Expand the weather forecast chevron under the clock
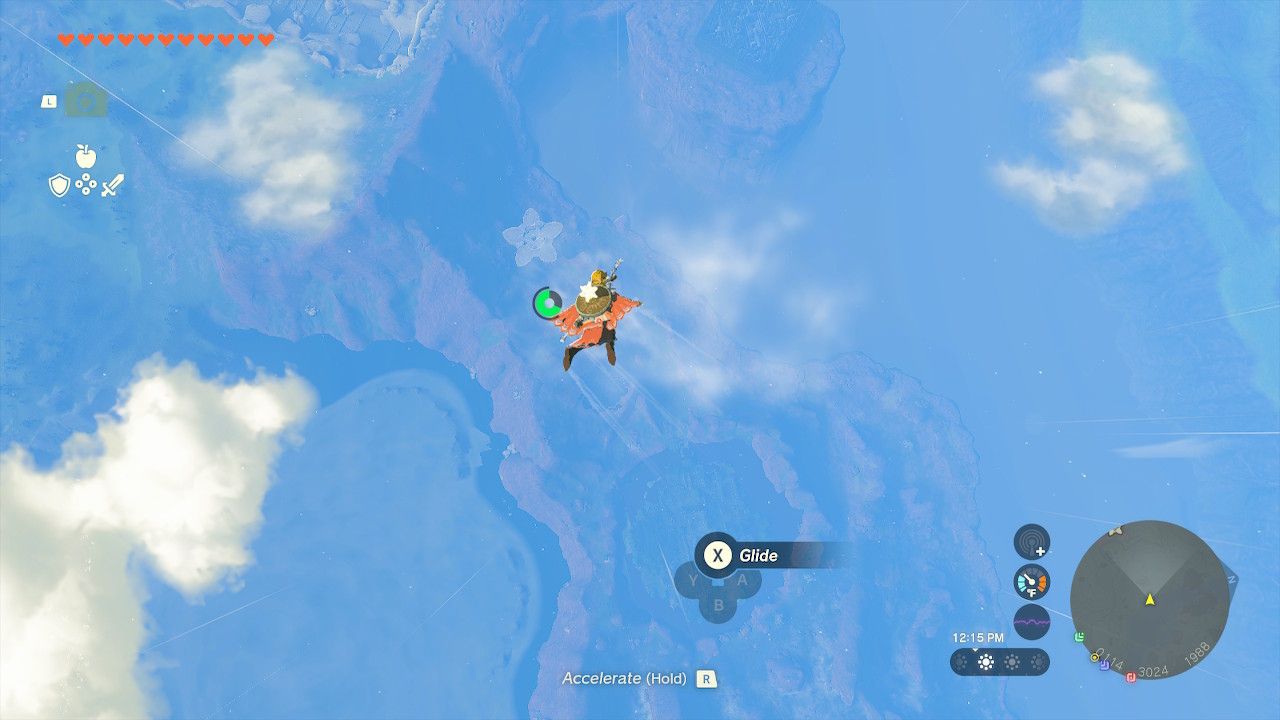This screenshot has width=1280, height=720. coord(975,649)
